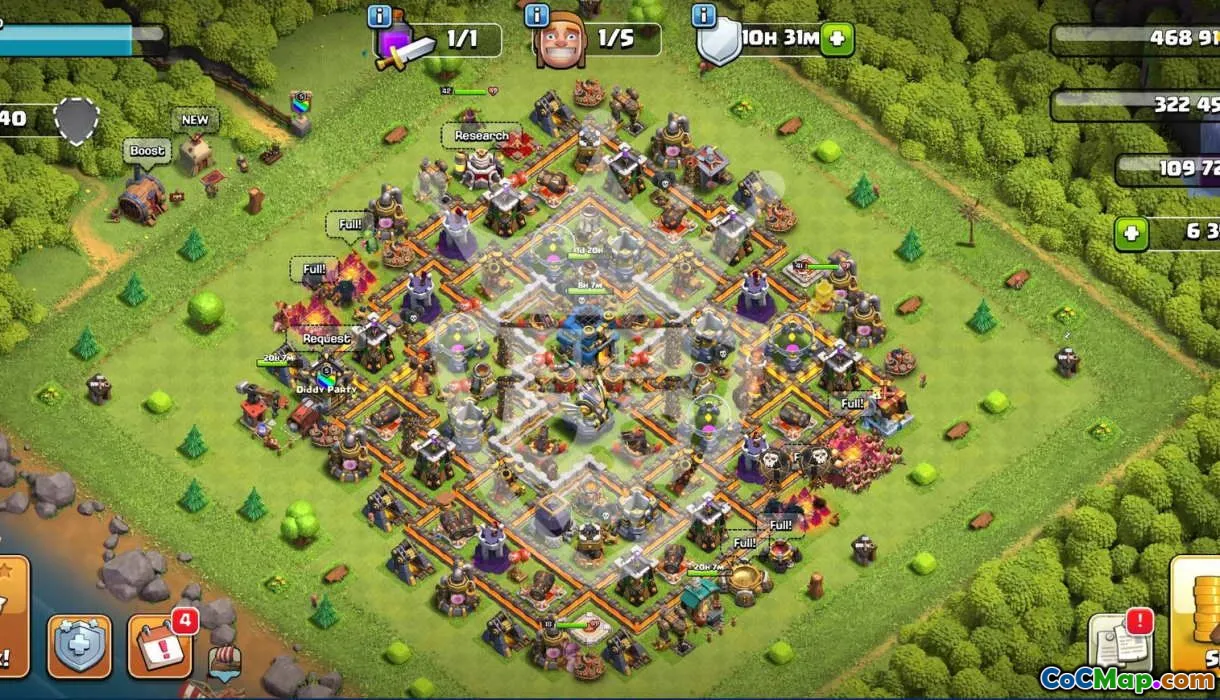Screen dimensions: 1220x700
Task: Click the green plus to add gems
Action: point(1132,234)
